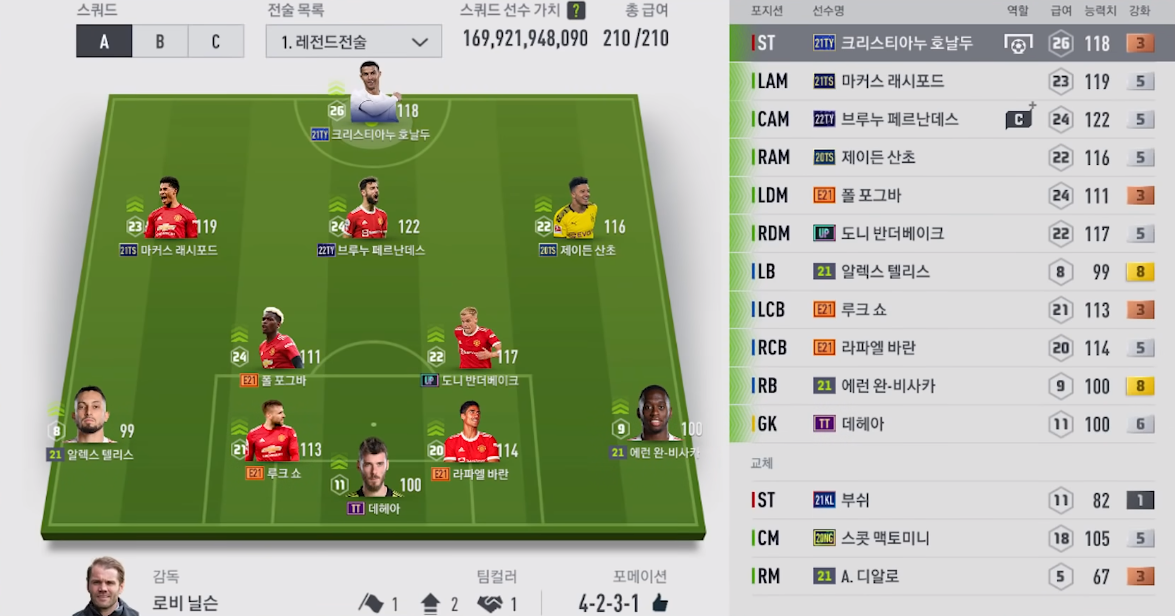Open the 레전드전술 tactics dropdown
1175x616 pixels.
point(354,41)
